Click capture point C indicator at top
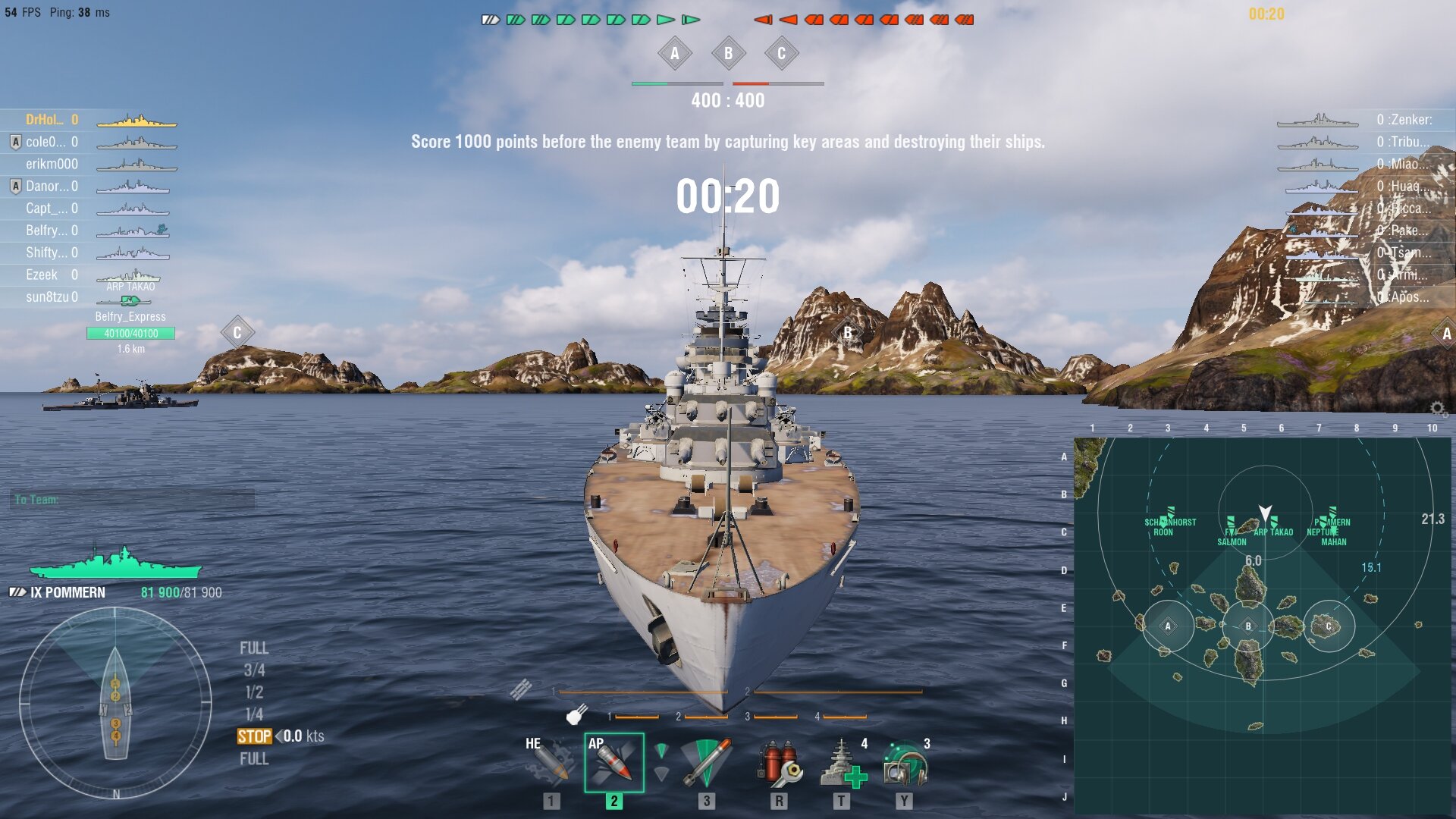 coord(781,54)
